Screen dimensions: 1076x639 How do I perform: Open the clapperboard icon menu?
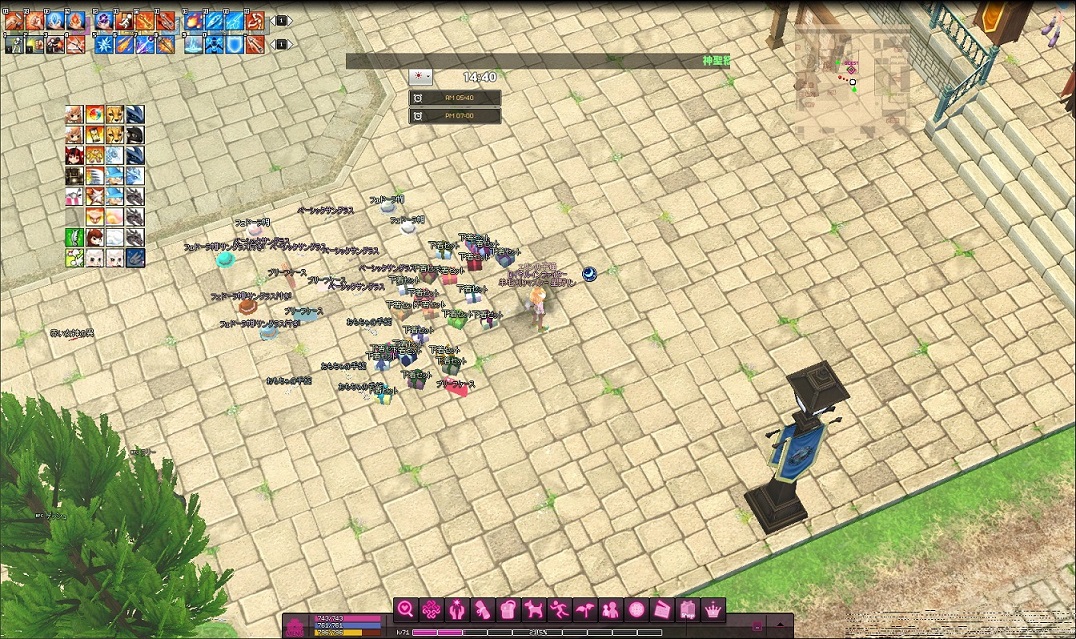pyautogui.click(x=663, y=609)
